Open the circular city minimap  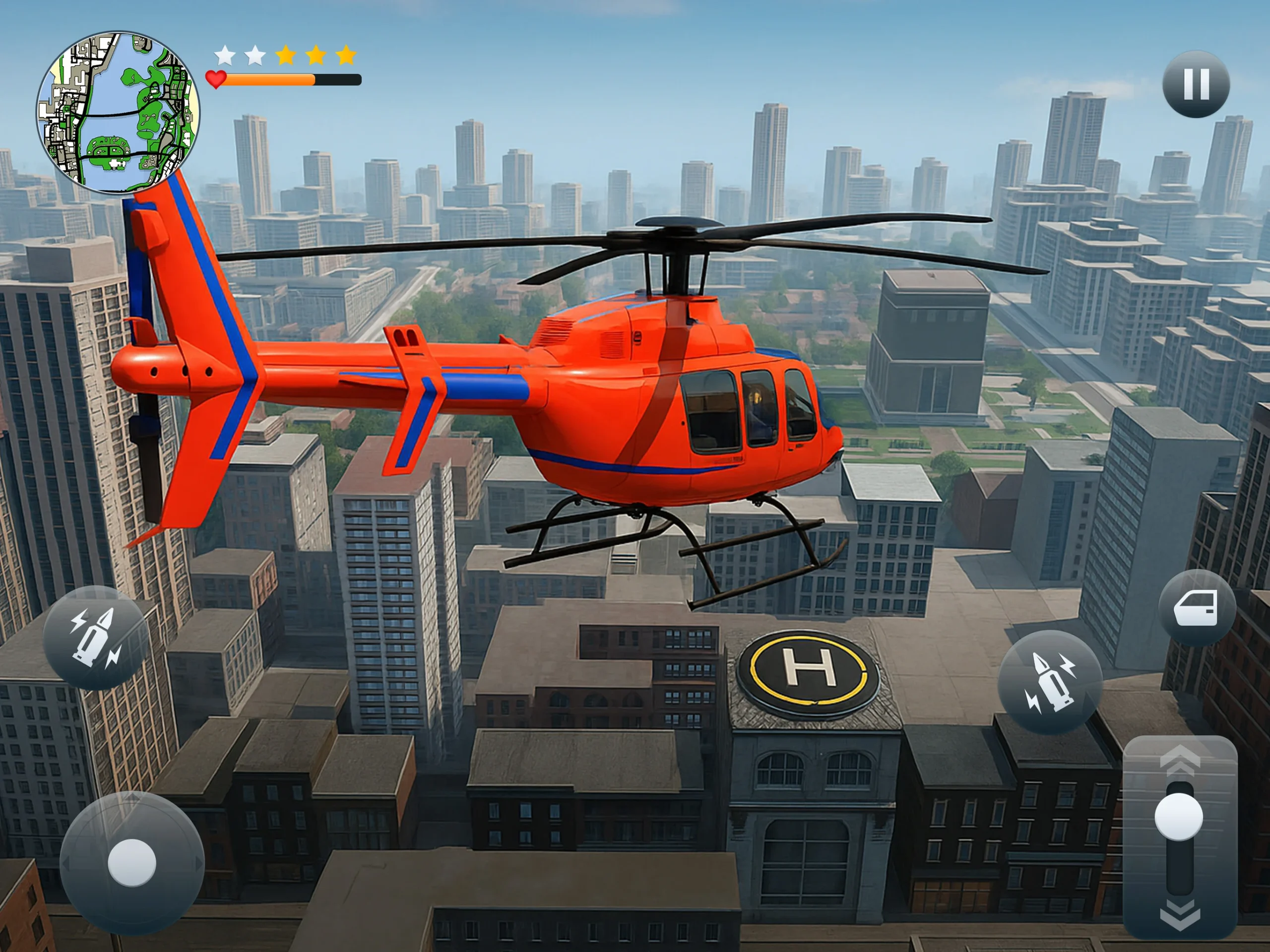click(x=118, y=113)
